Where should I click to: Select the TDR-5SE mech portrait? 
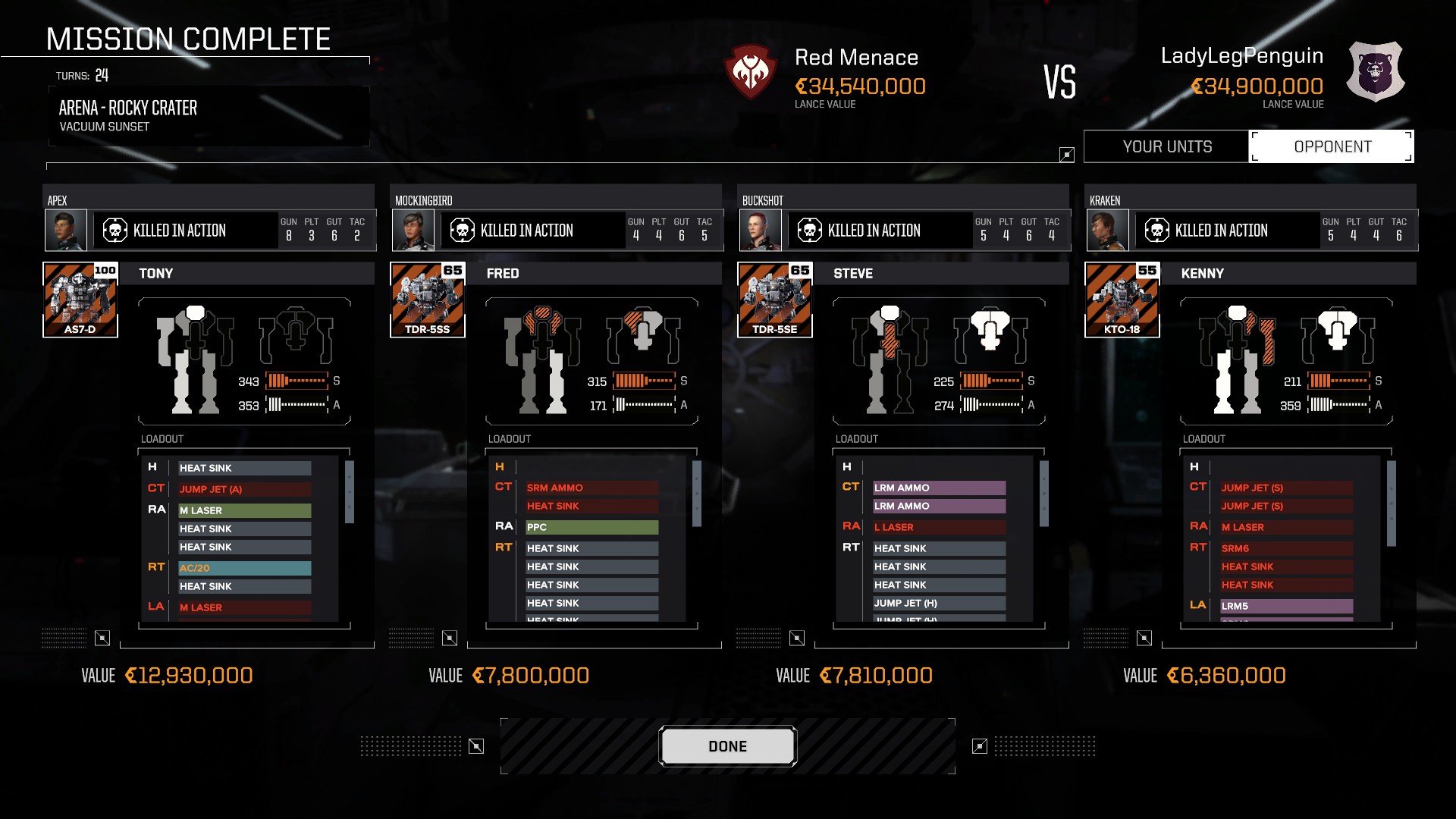coord(775,300)
